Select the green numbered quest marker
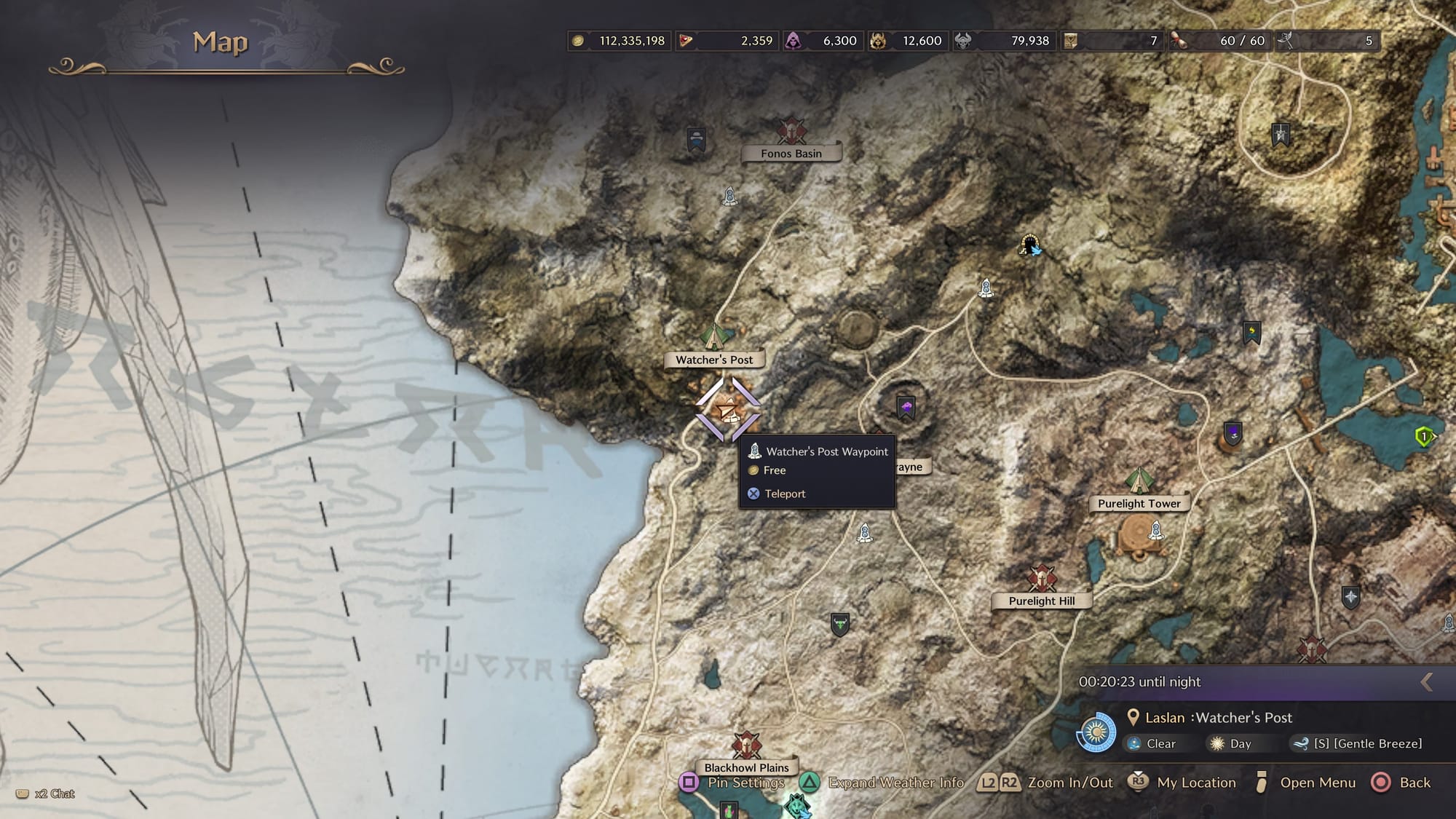 1424,437
